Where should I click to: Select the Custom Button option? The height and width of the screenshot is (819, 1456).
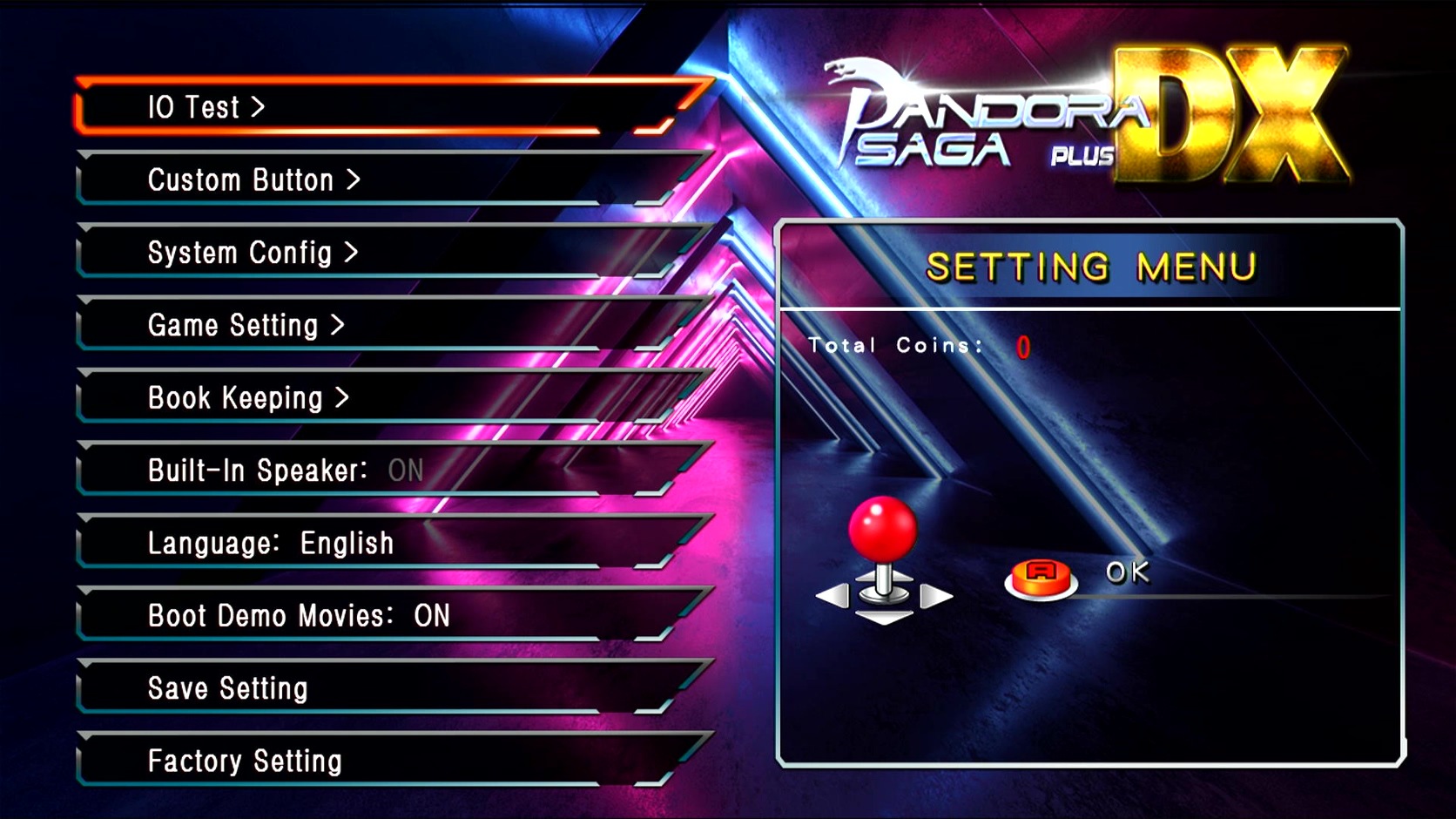pyautogui.click(x=253, y=180)
